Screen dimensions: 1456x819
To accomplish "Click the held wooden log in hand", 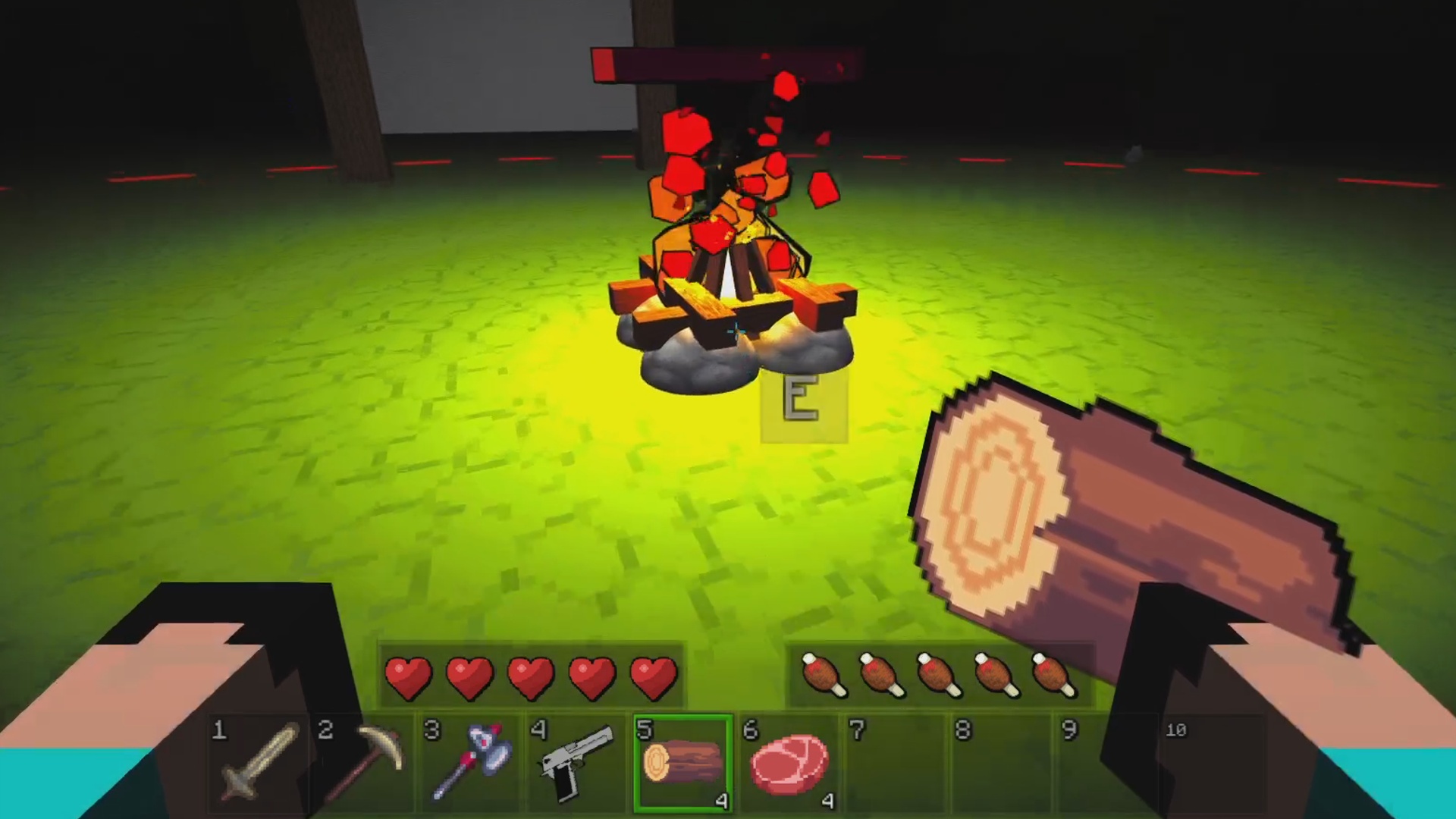I will click(x=1100, y=516).
